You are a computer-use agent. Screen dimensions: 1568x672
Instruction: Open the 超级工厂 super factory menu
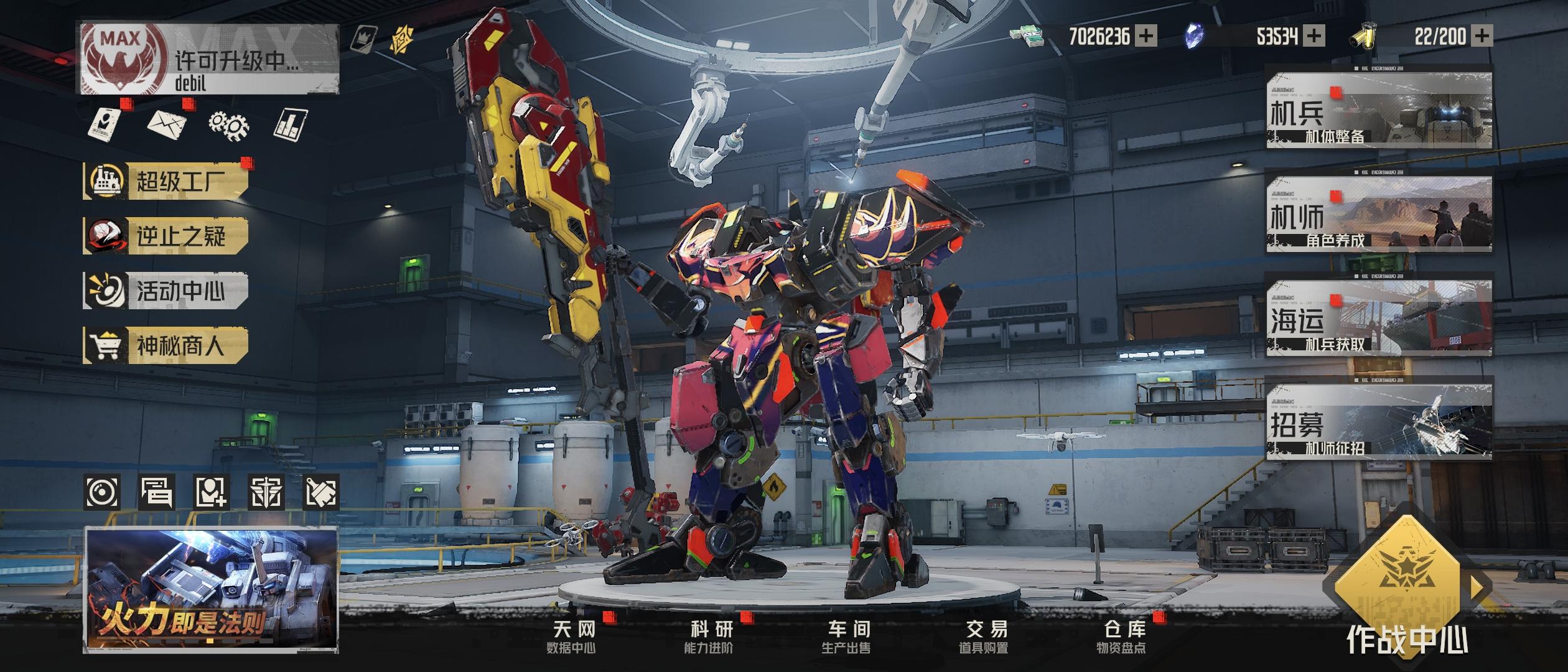click(166, 182)
